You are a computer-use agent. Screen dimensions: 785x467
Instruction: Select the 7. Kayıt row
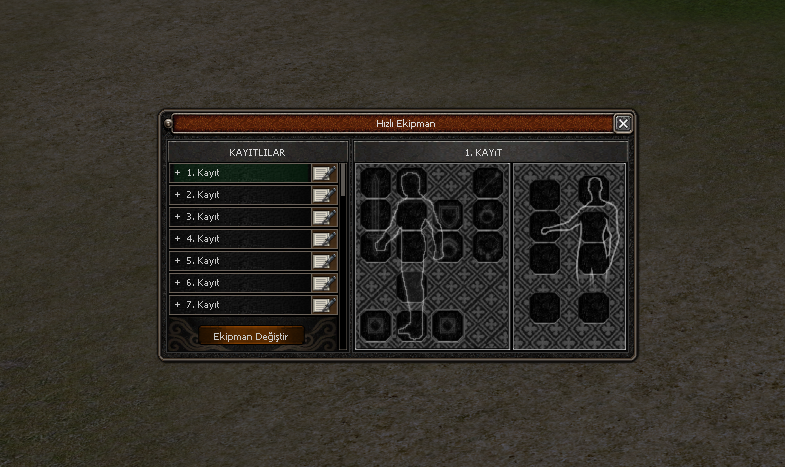pos(240,305)
